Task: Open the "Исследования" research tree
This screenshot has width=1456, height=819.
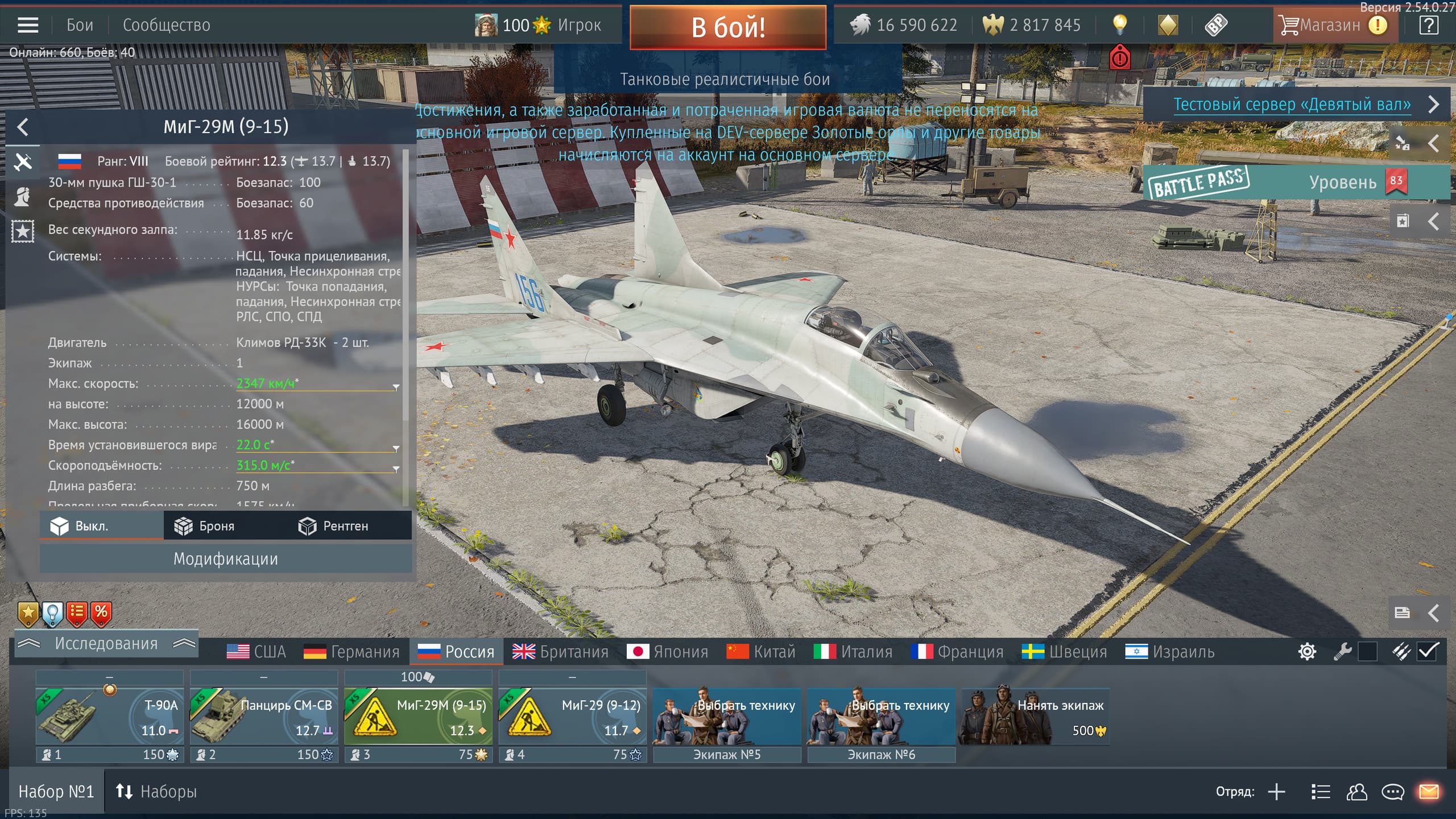Action: click(106, 643)
